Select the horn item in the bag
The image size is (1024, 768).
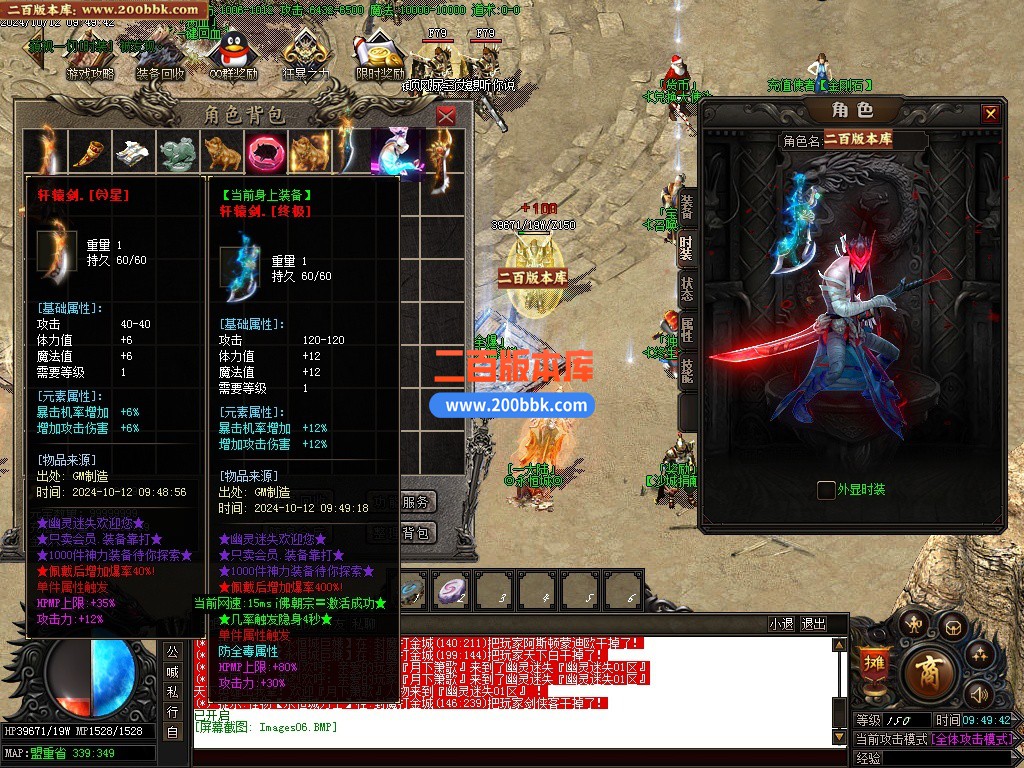click(89, 151)
